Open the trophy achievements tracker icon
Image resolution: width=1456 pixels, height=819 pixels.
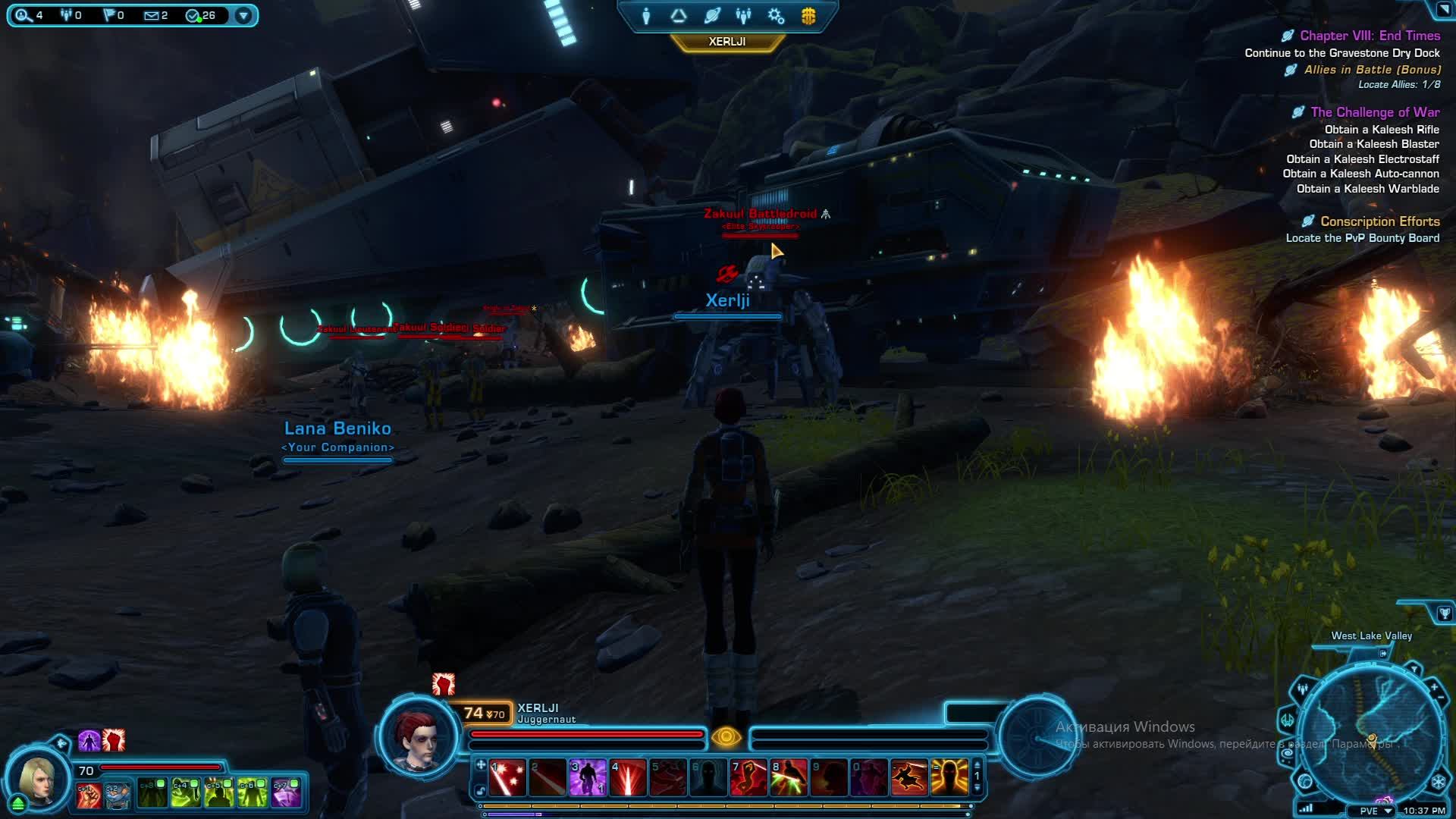1444,613
